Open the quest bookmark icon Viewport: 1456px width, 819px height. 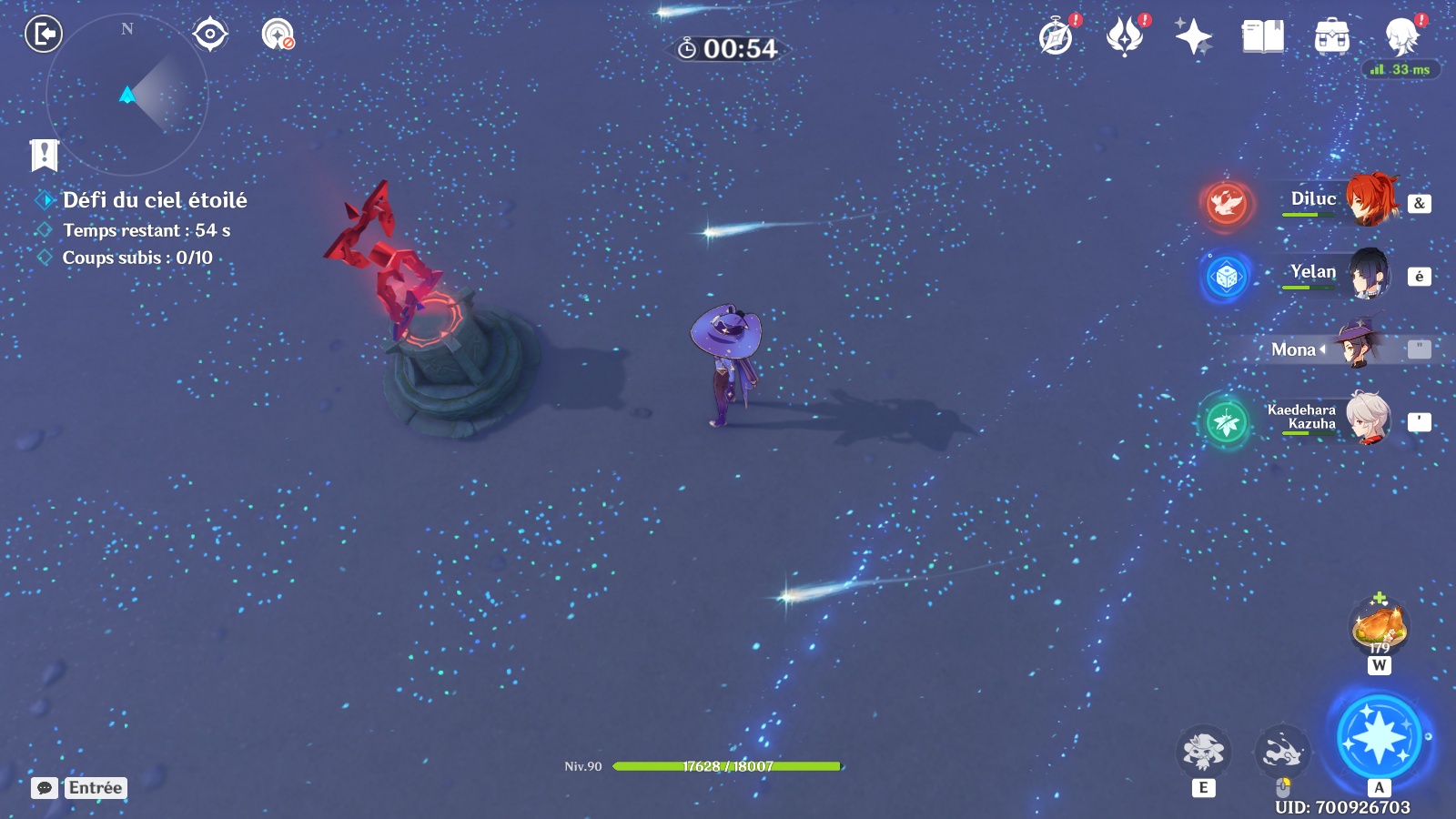click(x=44, y=155)
